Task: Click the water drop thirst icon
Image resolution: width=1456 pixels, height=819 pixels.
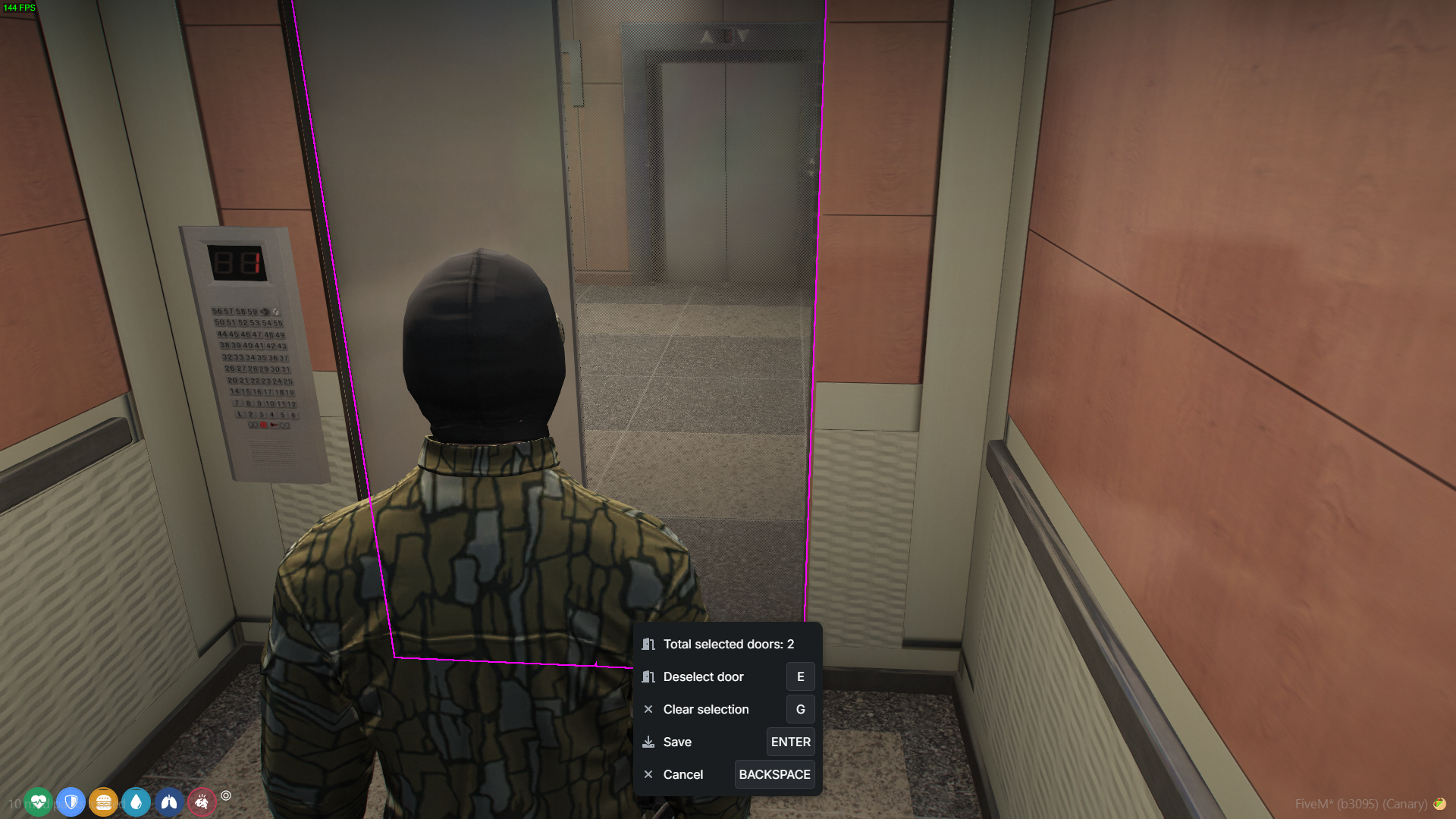Action: coord(136,802)
